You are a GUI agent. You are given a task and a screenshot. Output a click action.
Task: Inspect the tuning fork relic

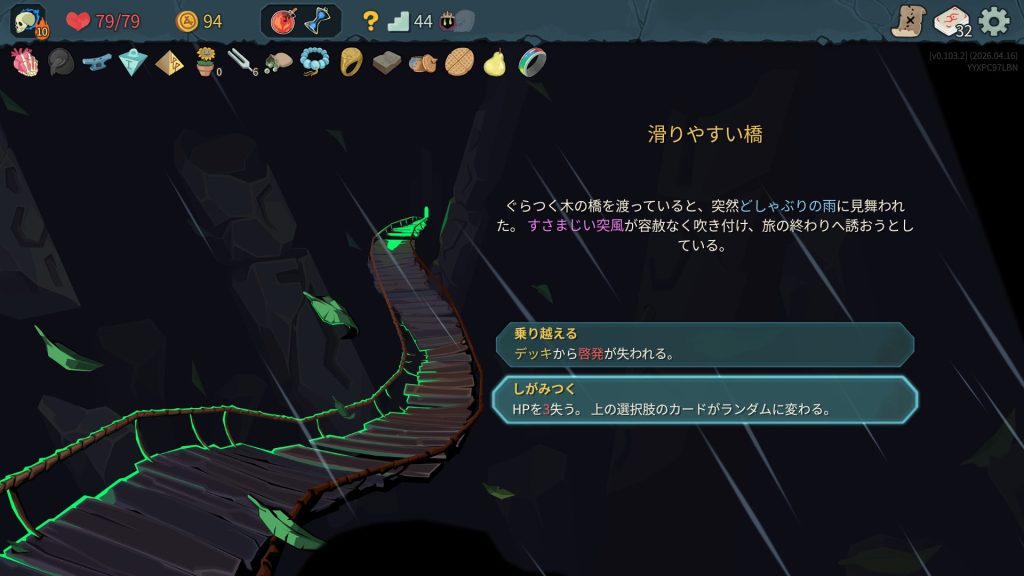[241, 63]
